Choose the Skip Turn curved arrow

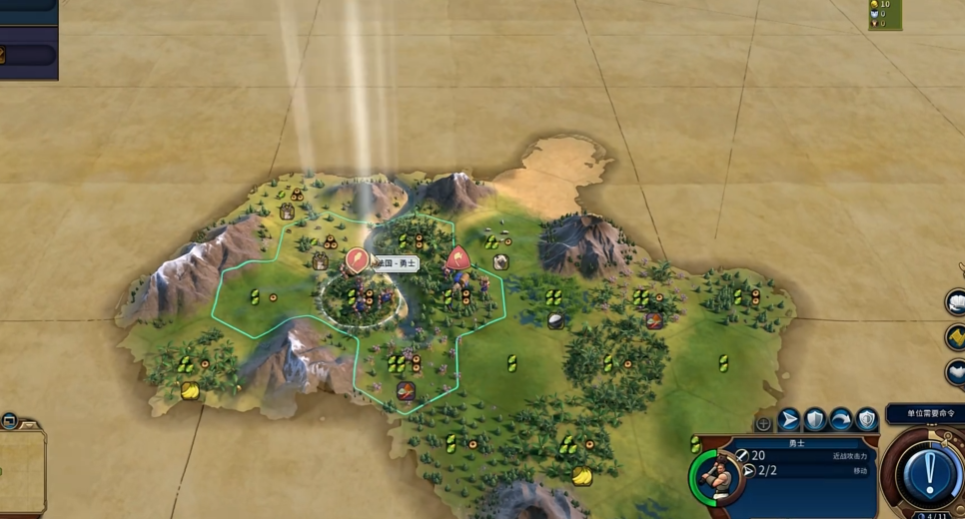tap(841, 419)
